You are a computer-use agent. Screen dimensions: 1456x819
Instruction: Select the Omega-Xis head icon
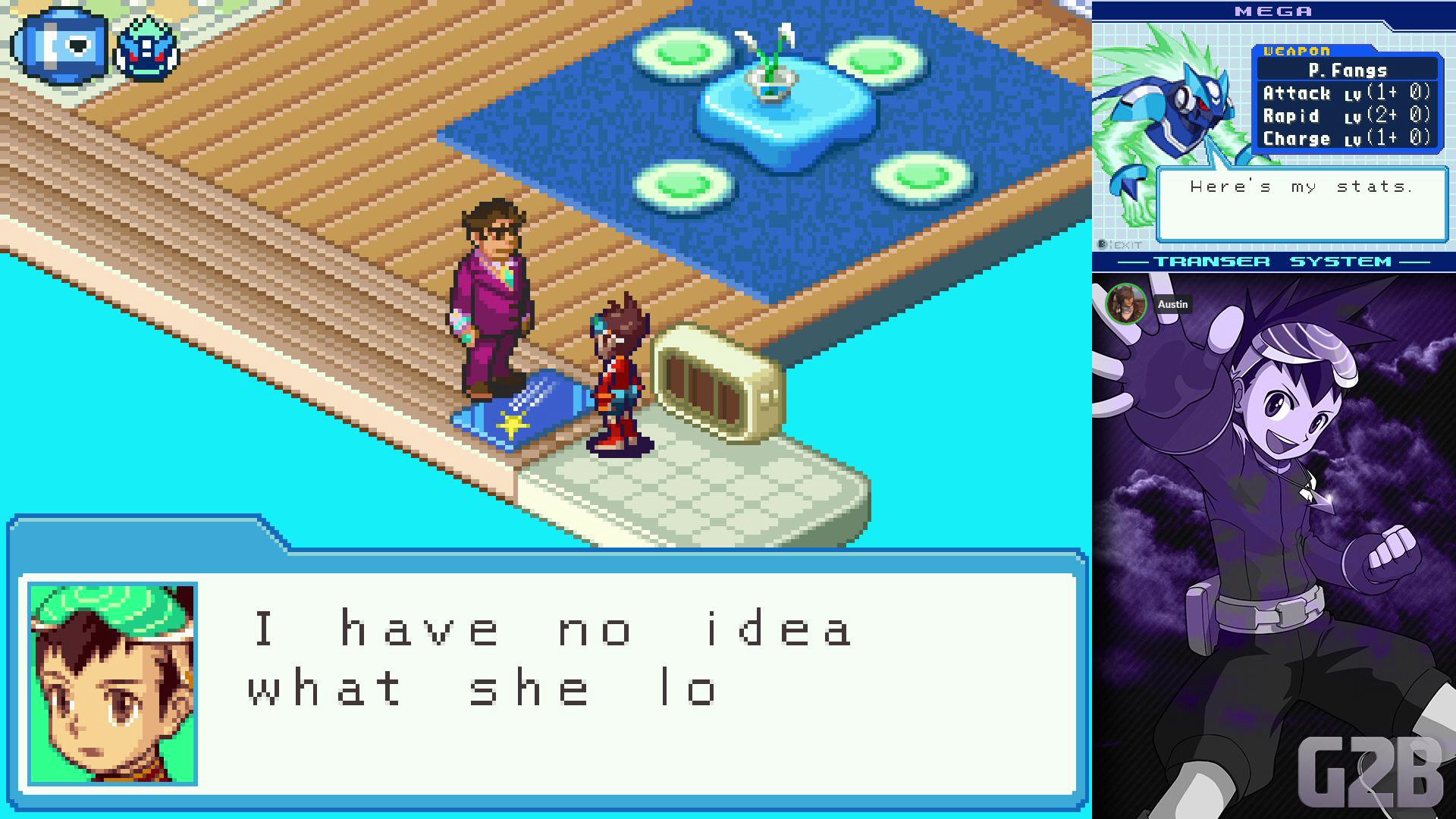point(146,49)
